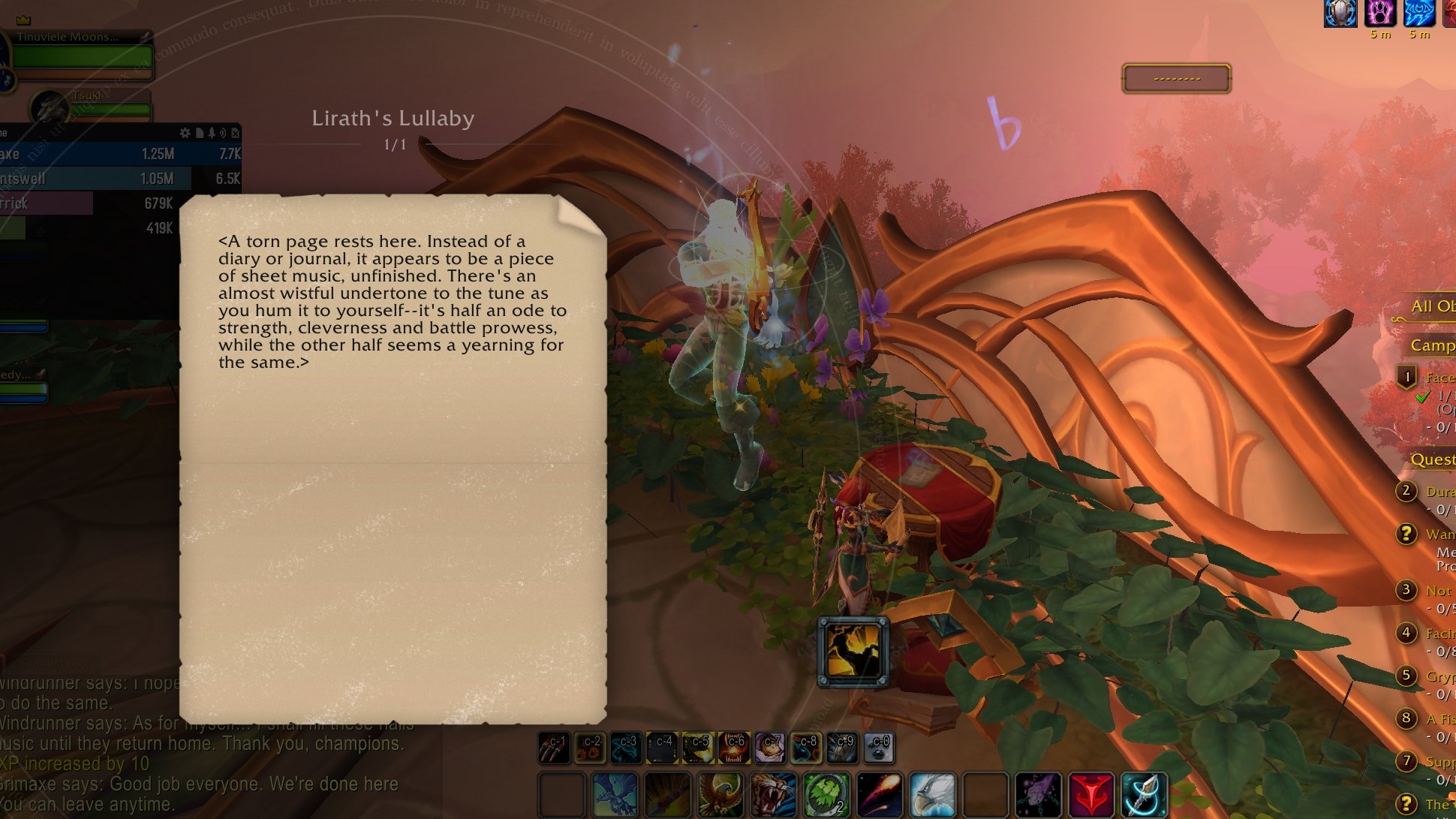This screenshot has width=1456, height=819.
Task: Use the green phoenix shield ability
Action: click(x=826, y=794)
